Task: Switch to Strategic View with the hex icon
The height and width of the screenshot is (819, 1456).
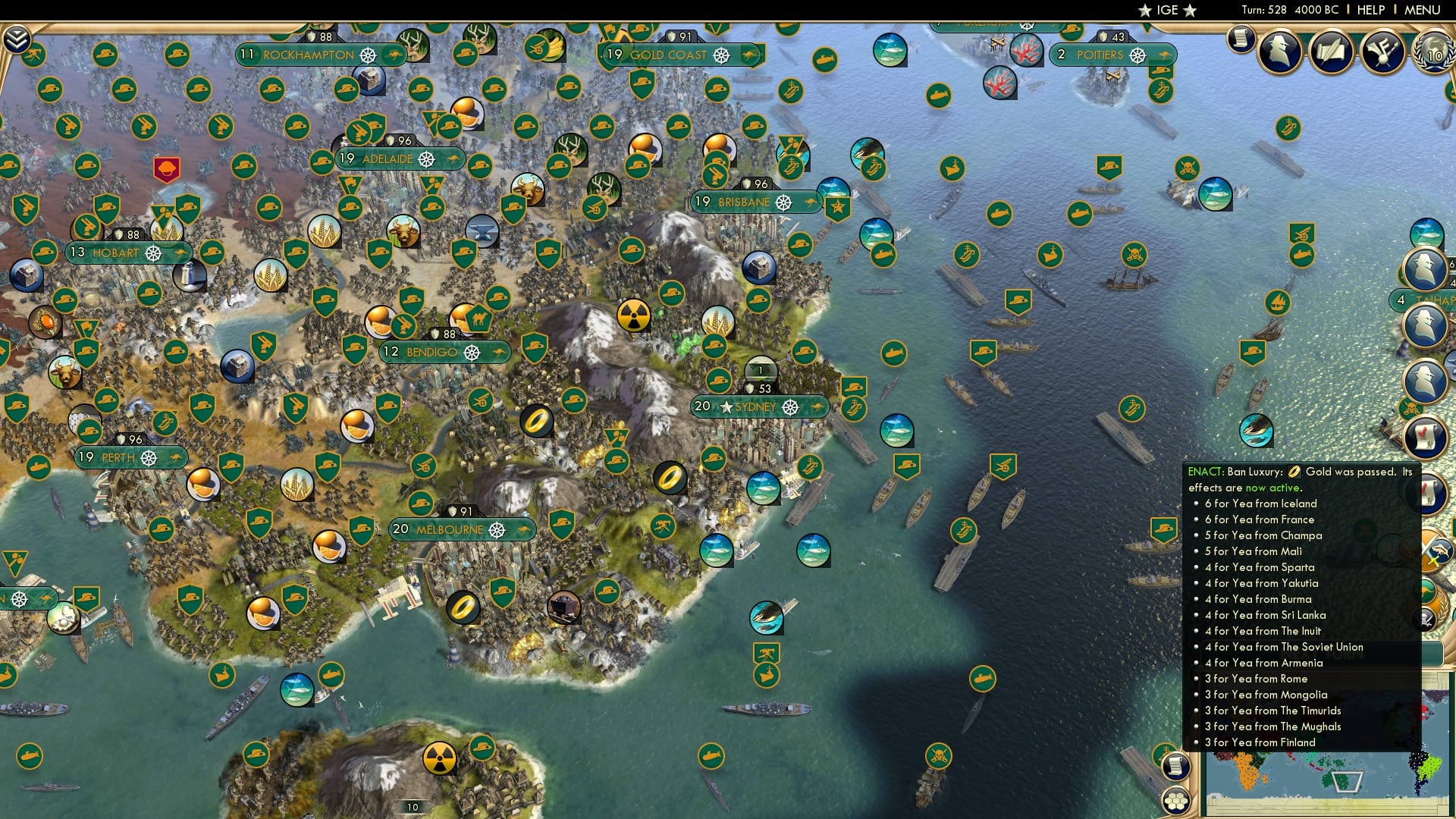Action: [1175, 802]
